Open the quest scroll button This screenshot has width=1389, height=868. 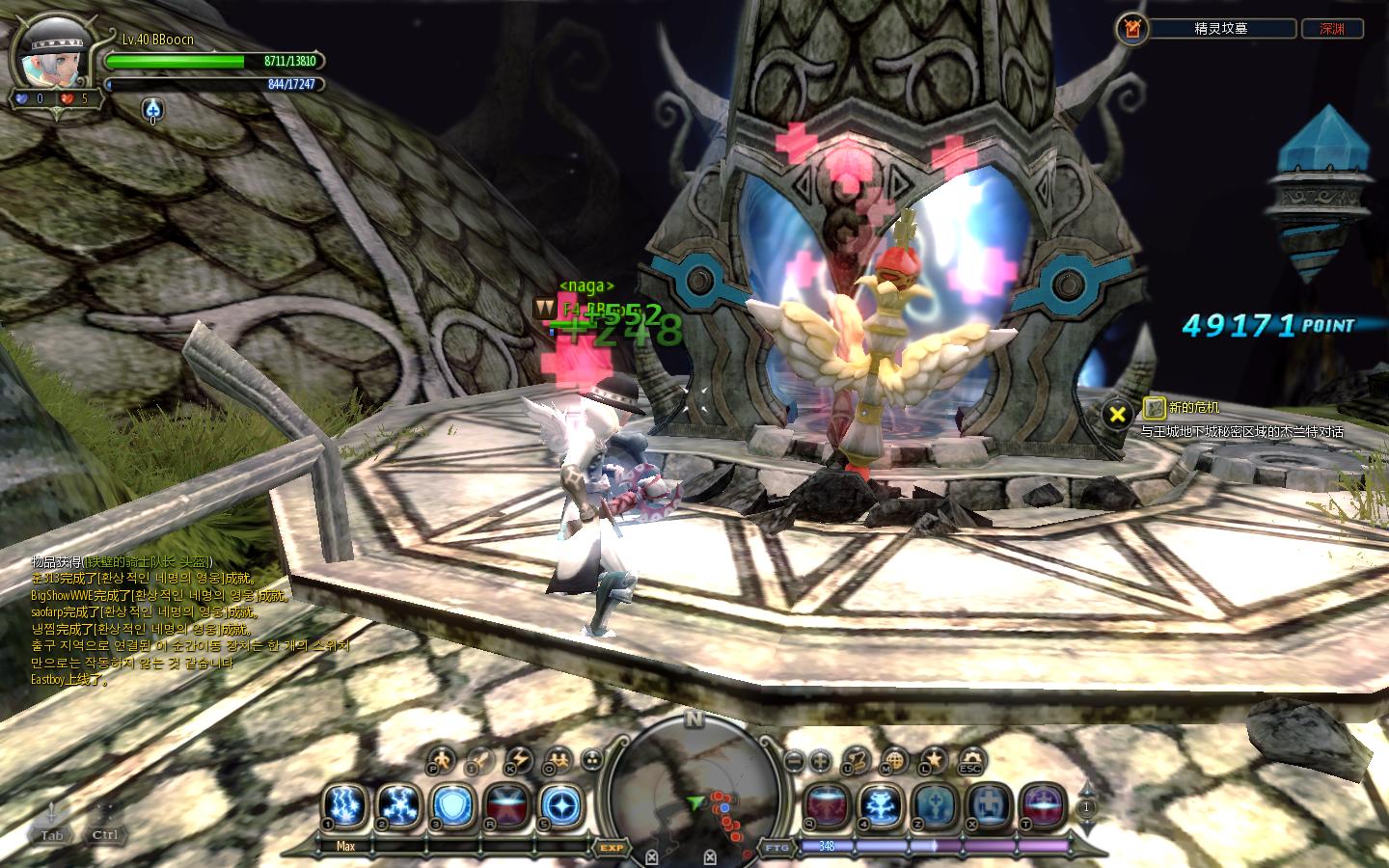coord(856,761)
